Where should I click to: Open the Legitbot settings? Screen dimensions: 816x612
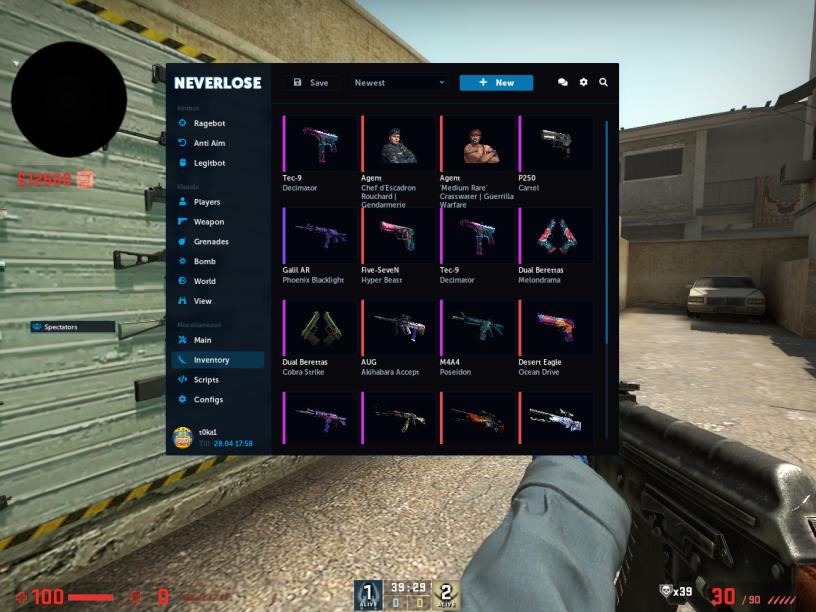coord(208,163)
